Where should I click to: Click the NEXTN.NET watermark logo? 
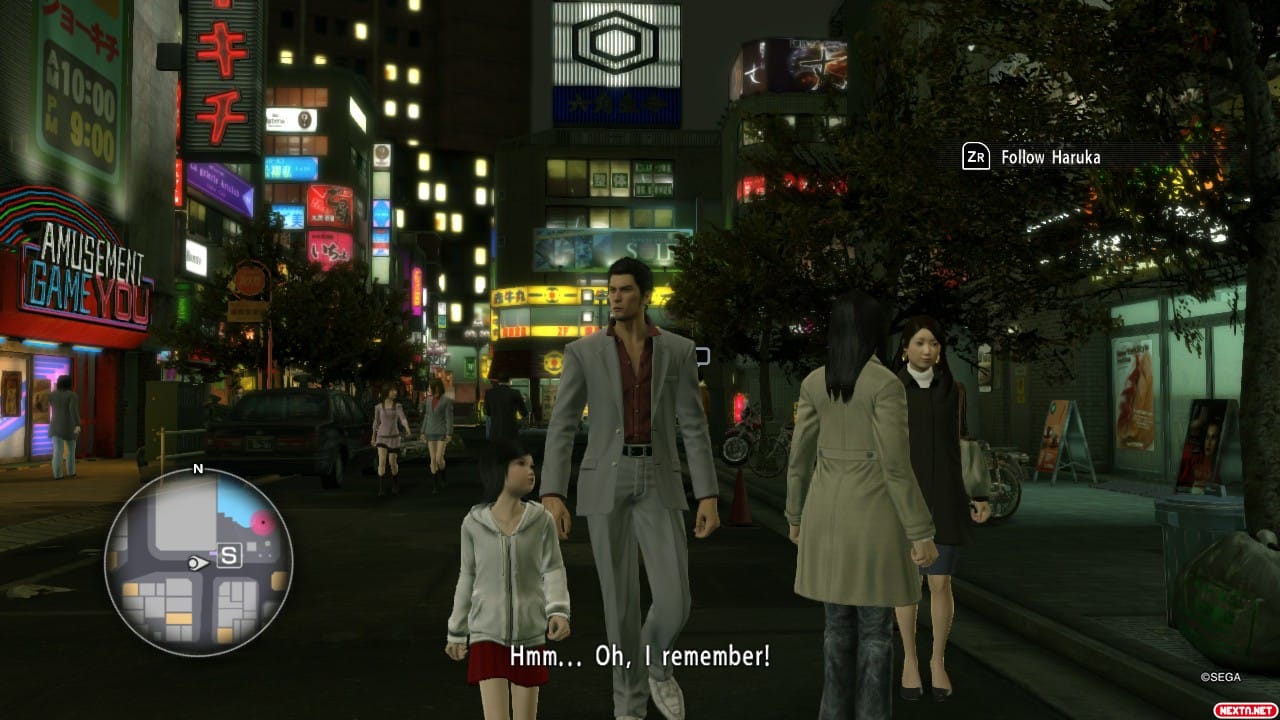pyautogui.click(x=1243, y=709)
